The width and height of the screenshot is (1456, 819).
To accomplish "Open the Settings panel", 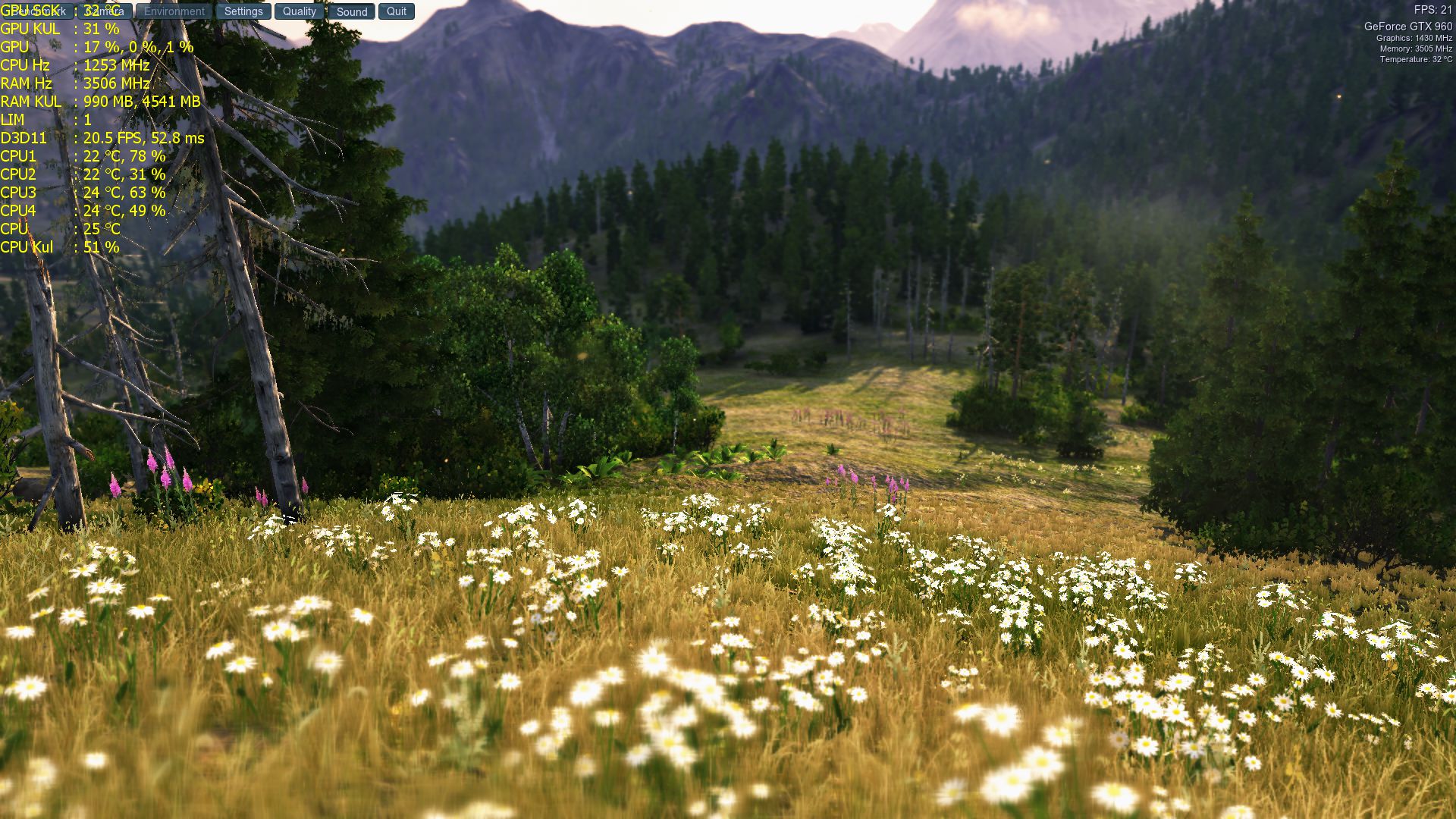I will [x=243, y=11].
